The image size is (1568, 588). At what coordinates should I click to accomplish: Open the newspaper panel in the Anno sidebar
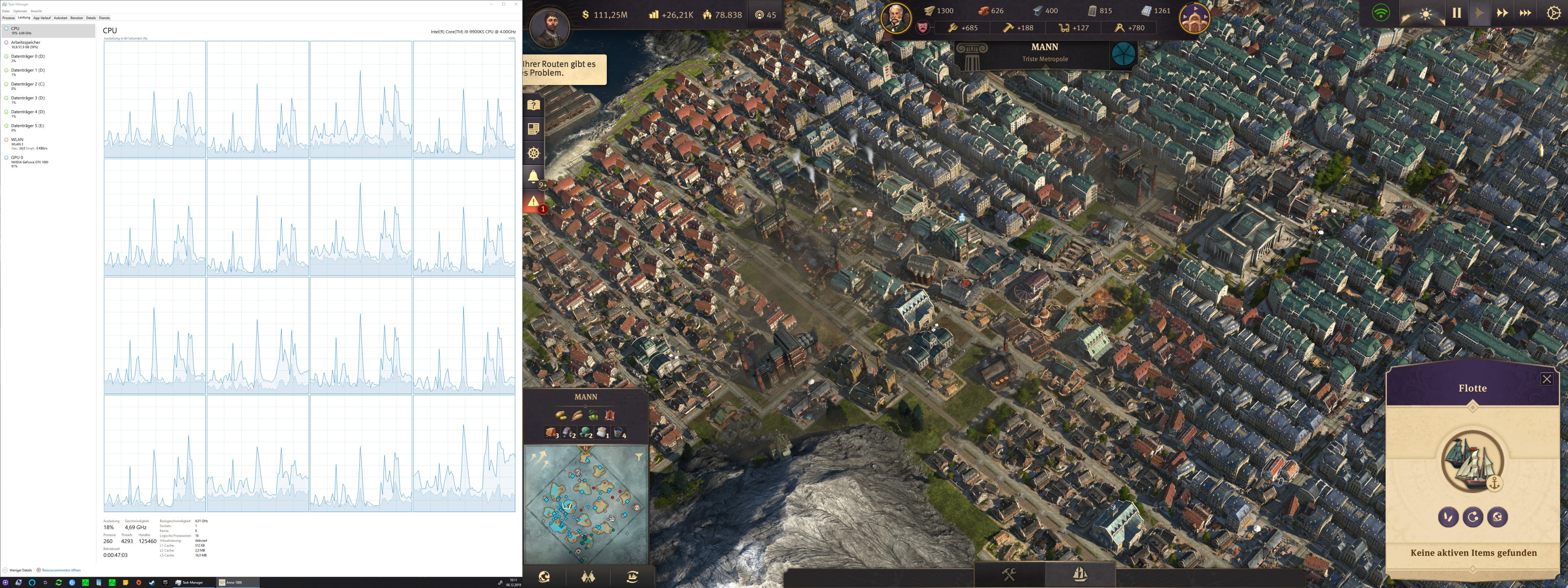534,129
